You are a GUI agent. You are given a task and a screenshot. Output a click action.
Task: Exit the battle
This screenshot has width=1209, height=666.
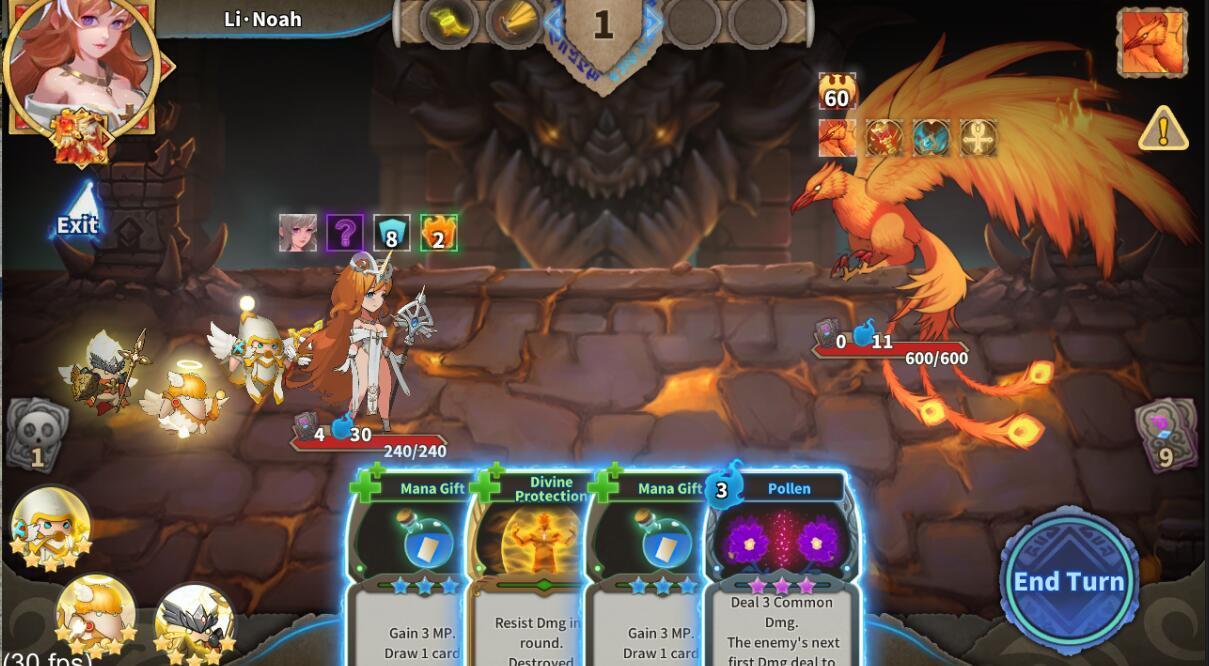[x=77, y=213]
